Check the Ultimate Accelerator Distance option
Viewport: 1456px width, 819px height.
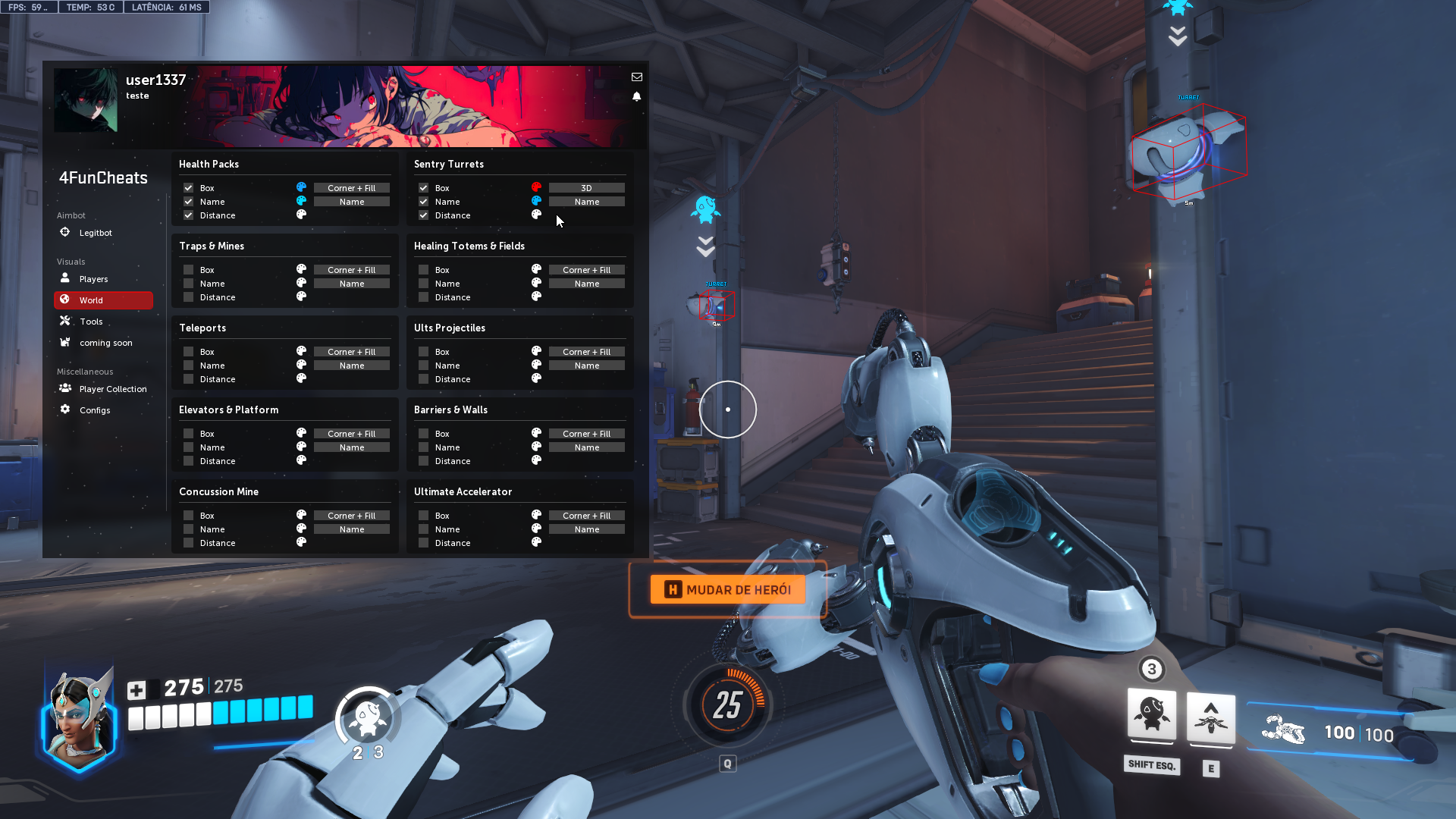pyautogui.click(x=424, y=543)
